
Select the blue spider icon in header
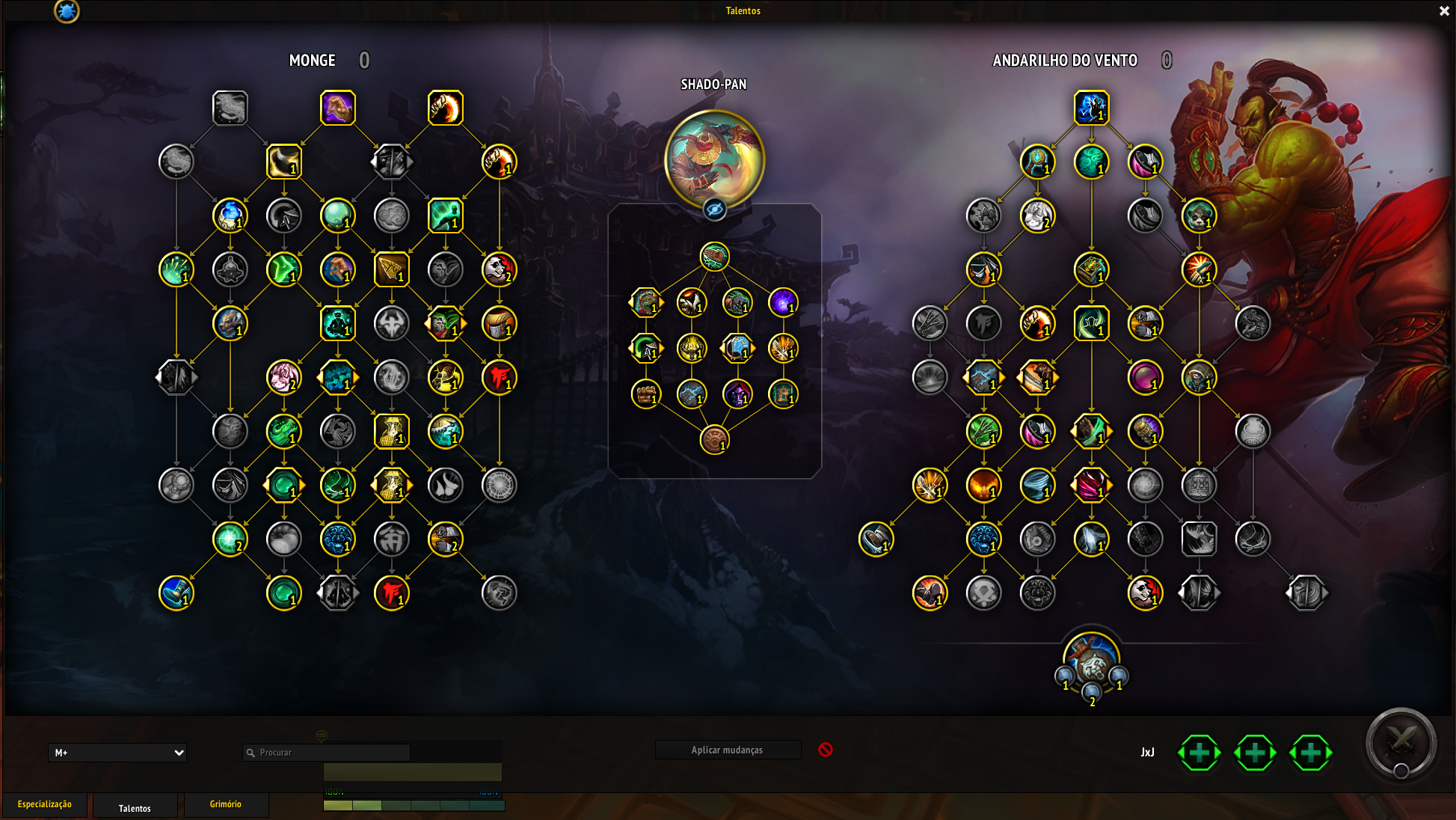click(x=67, y=11)
